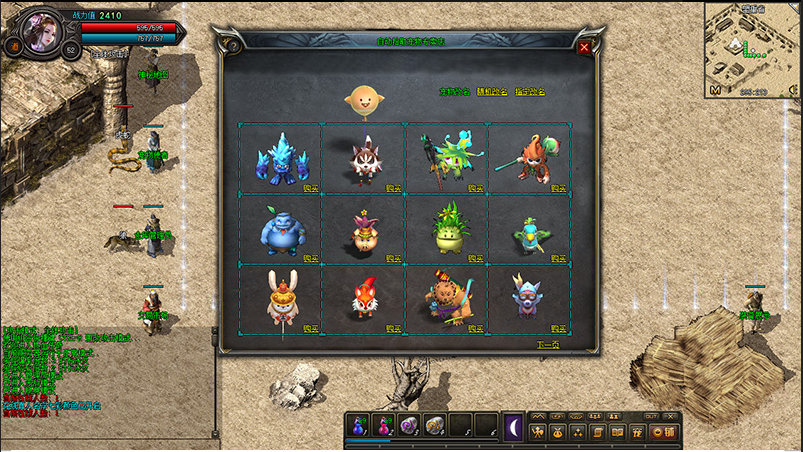Screen dimensions: 803x452
Task: Buy the crowned rabbit pet
Action: pyautogui.click(x=310, y=328)
